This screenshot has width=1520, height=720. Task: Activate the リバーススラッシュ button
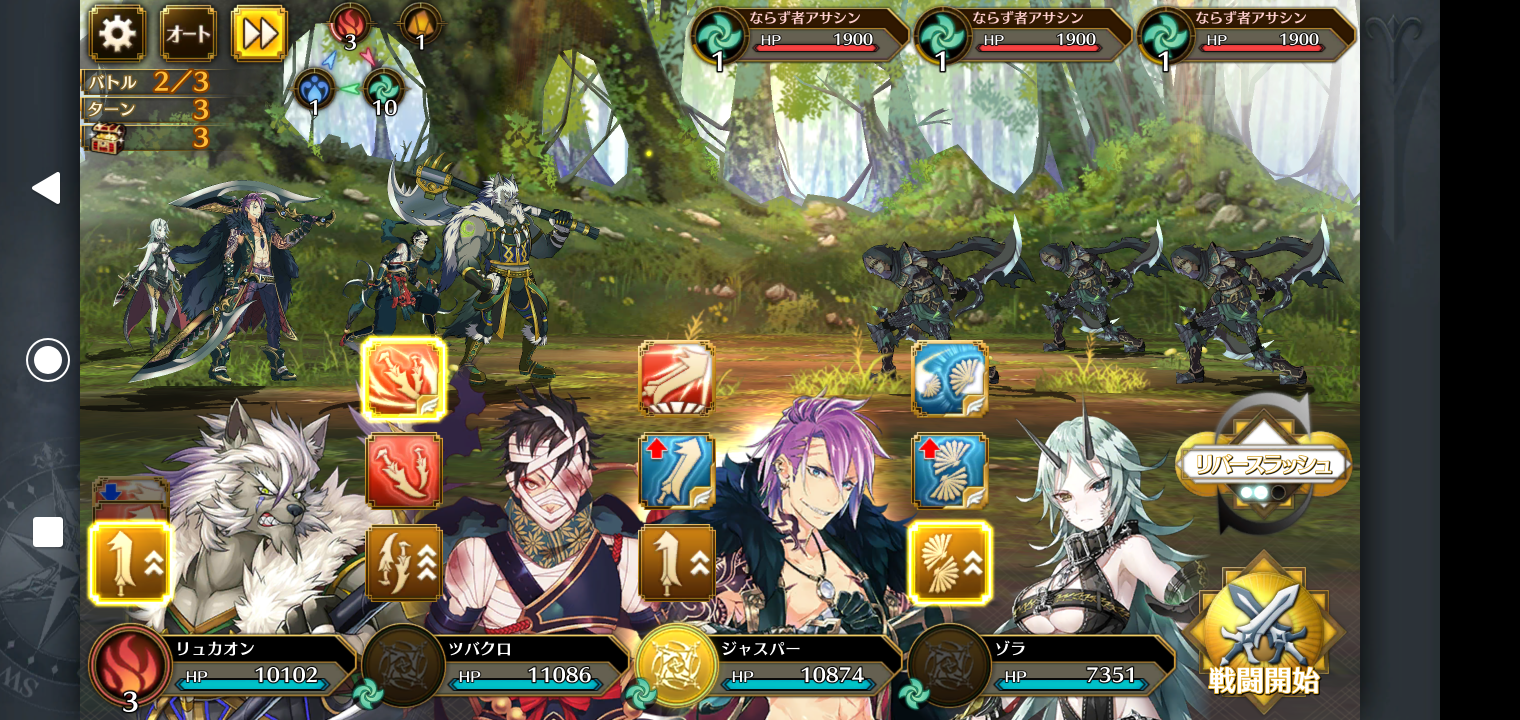pyautogui.click(x=1263, y=466)
